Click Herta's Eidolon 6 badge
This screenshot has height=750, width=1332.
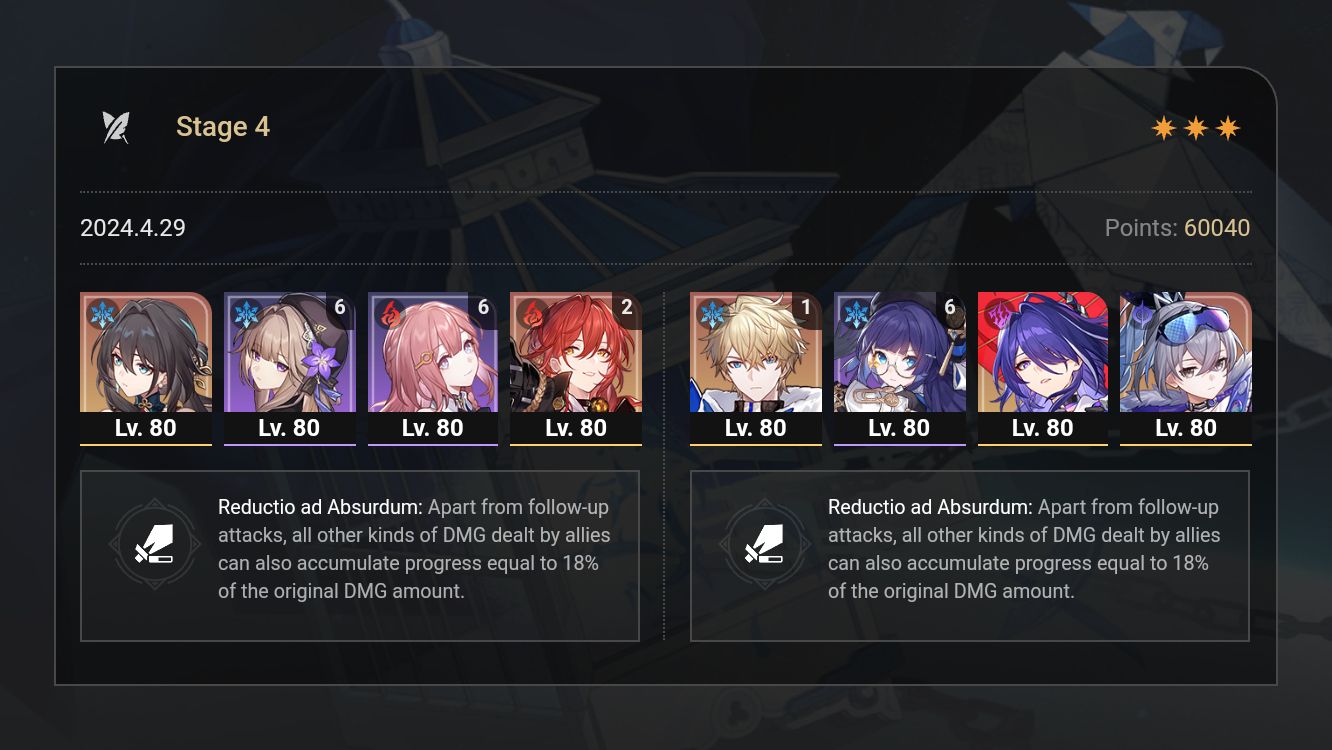[340, 308]
